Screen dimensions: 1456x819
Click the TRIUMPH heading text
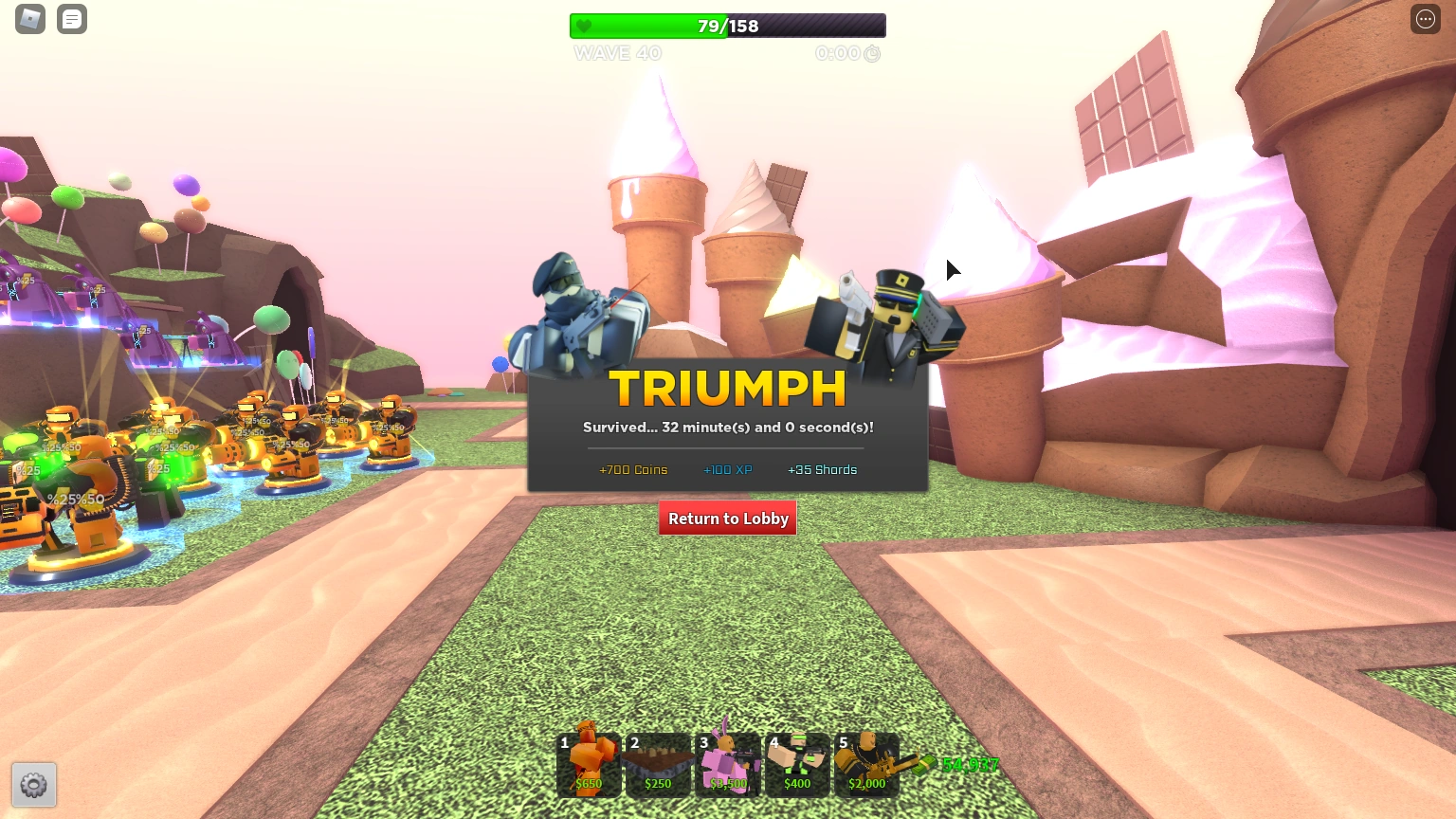[727, 387]
